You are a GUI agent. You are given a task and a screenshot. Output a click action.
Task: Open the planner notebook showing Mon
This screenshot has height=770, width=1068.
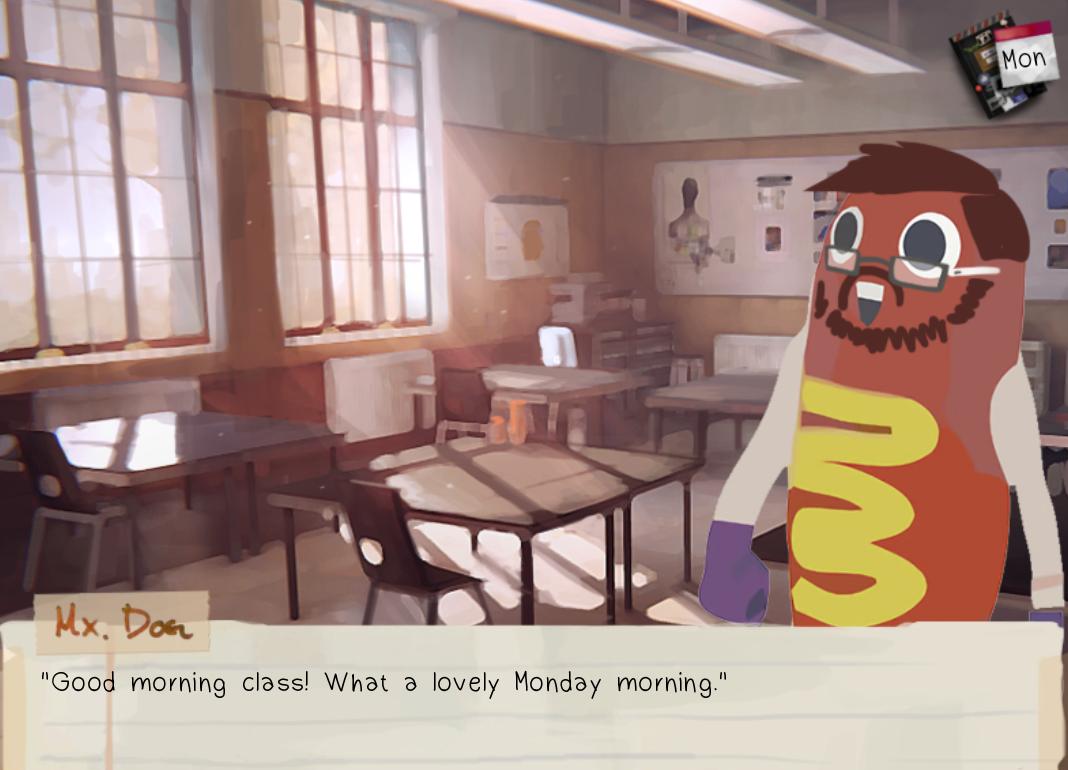pyautogui.click(x=1003, y=64)
